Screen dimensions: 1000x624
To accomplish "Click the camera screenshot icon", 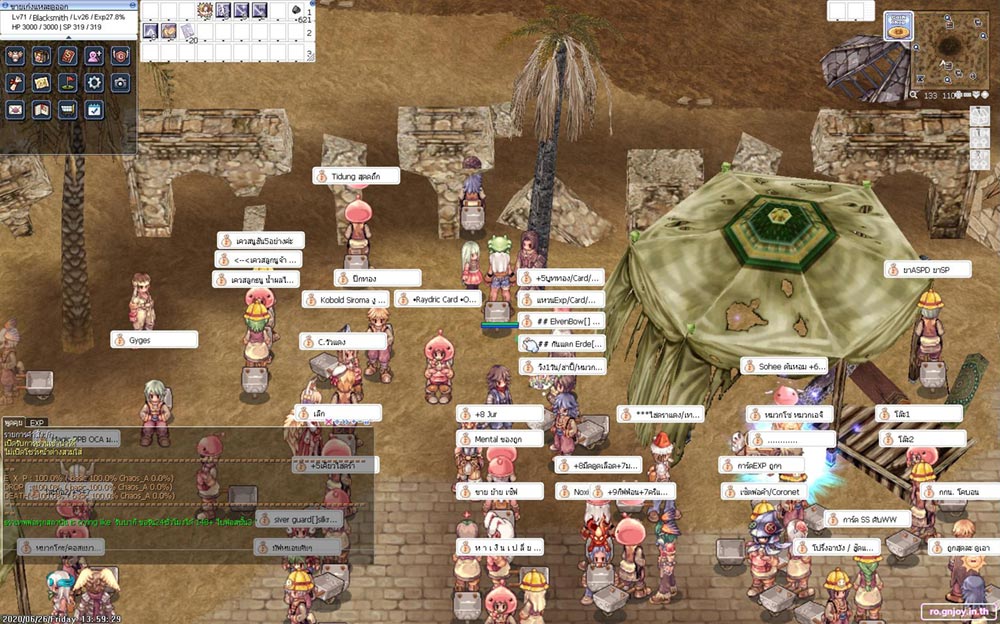I will coord(120,83).
